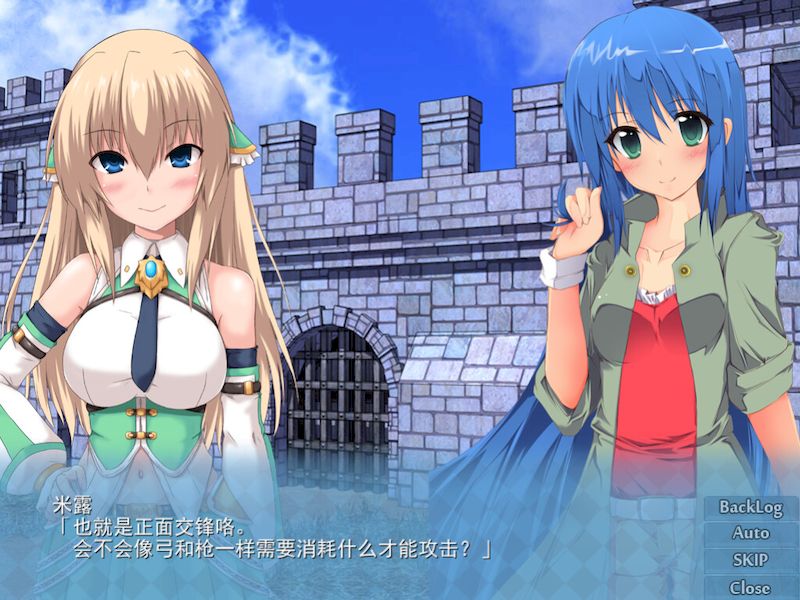
Task: Close the dialogue text window
Action: [x=750, y=588]
